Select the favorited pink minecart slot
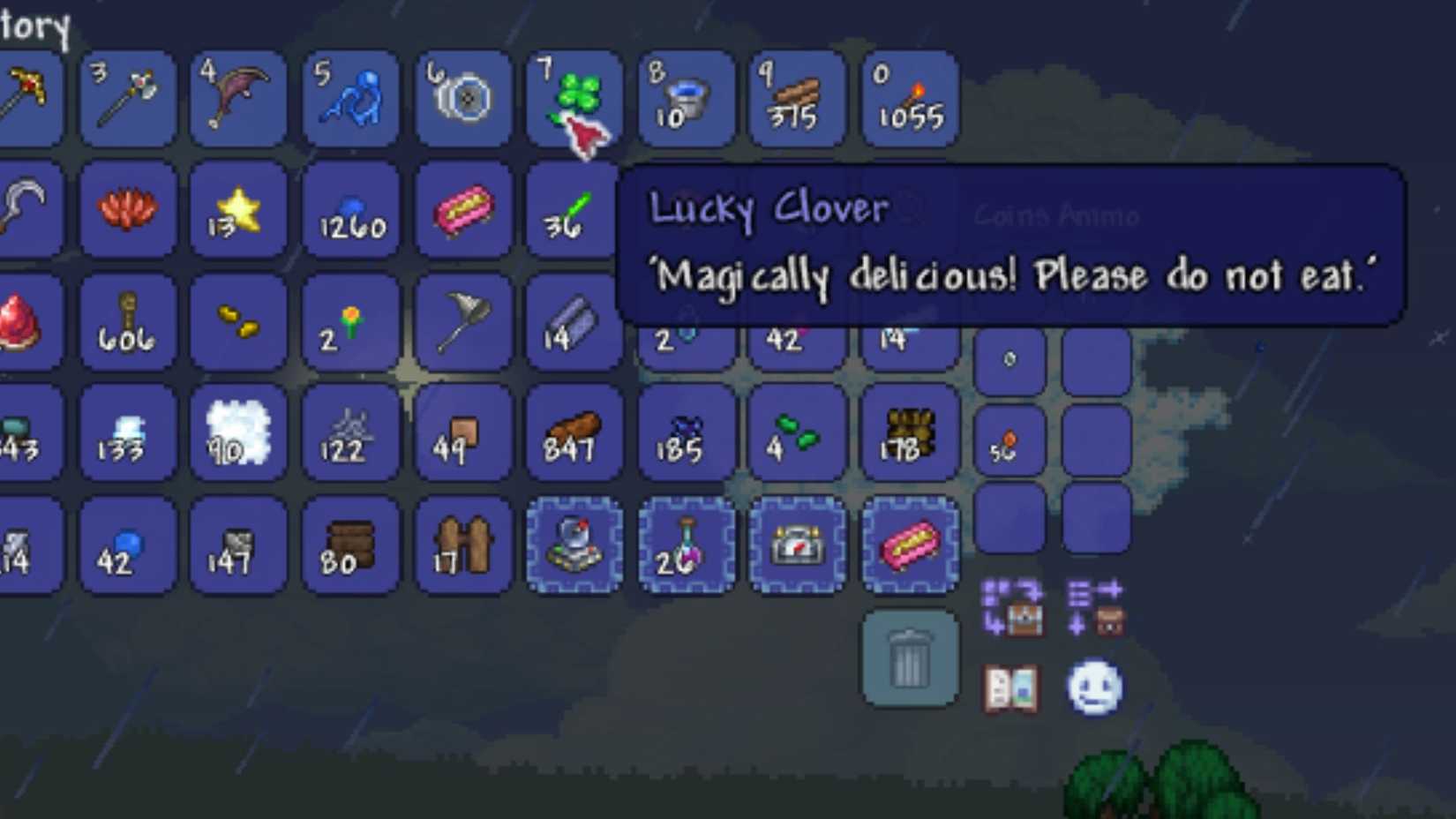The image size is (1456, 819). (910, 545)
